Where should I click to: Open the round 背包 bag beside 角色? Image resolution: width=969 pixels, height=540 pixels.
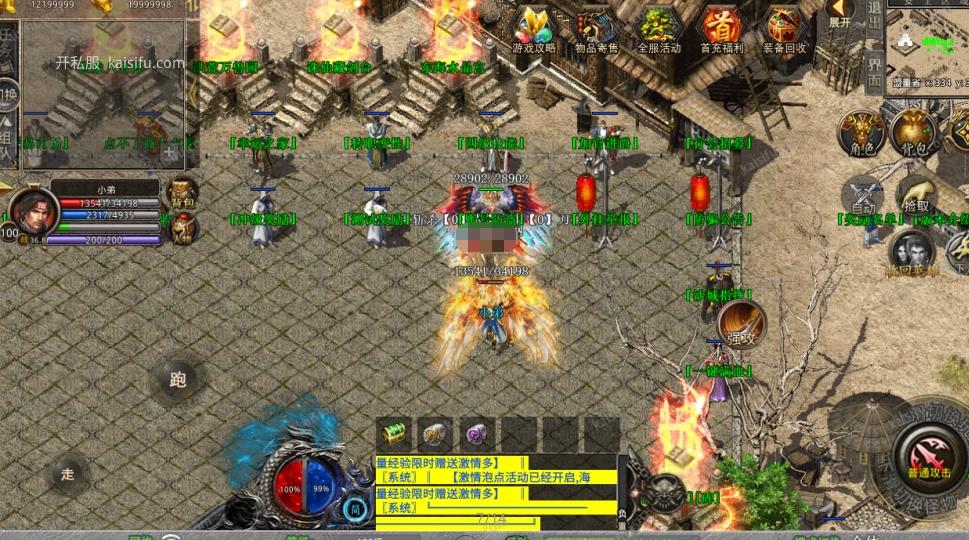pos(913,132)
